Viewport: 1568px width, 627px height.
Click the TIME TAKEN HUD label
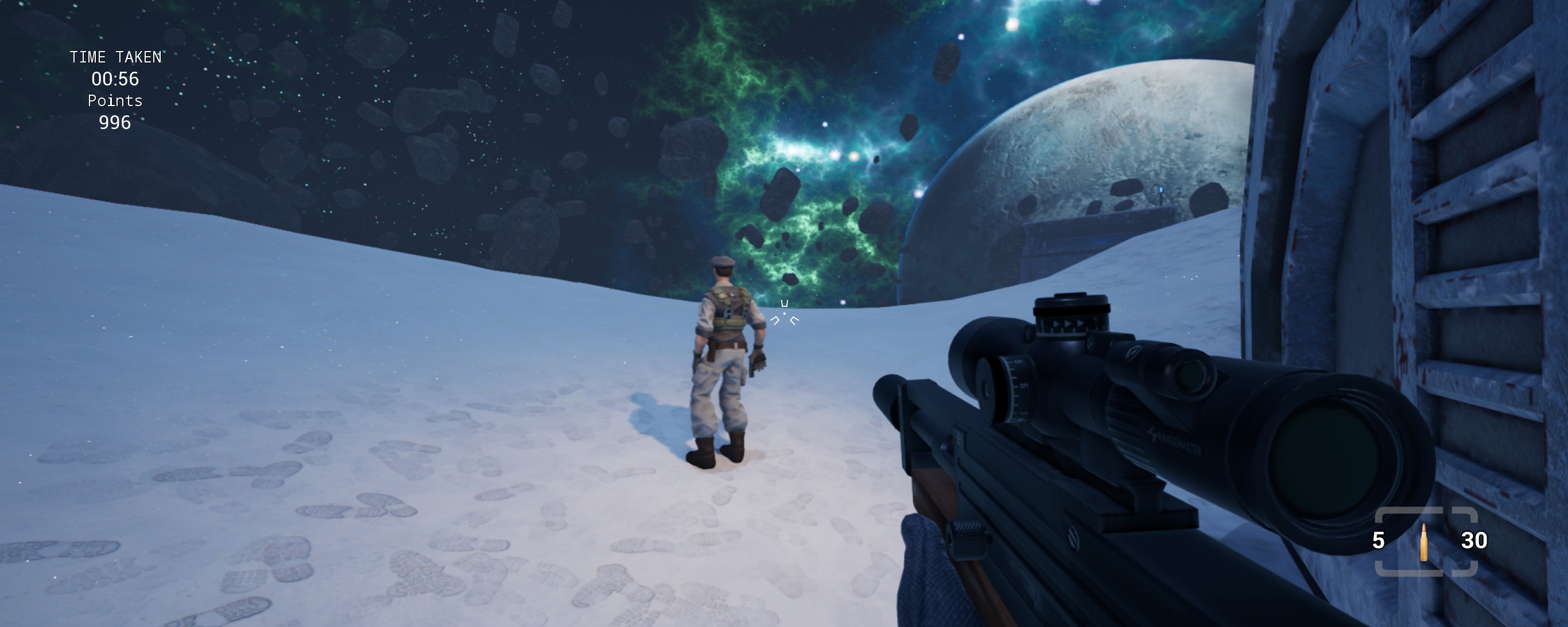[116, 57]
